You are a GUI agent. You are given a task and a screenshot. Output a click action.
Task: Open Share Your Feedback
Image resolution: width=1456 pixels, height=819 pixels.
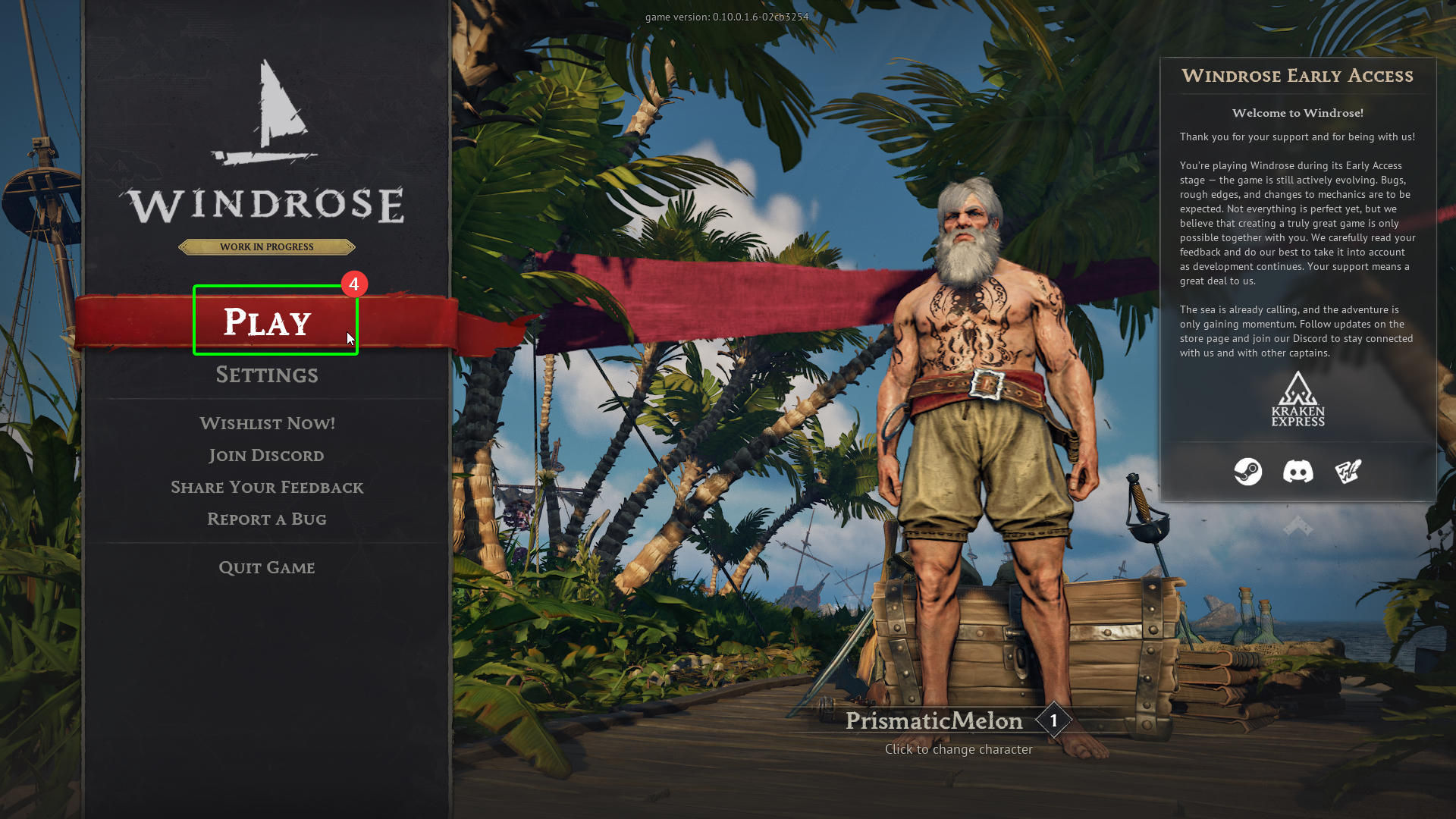tap(267, 487)
